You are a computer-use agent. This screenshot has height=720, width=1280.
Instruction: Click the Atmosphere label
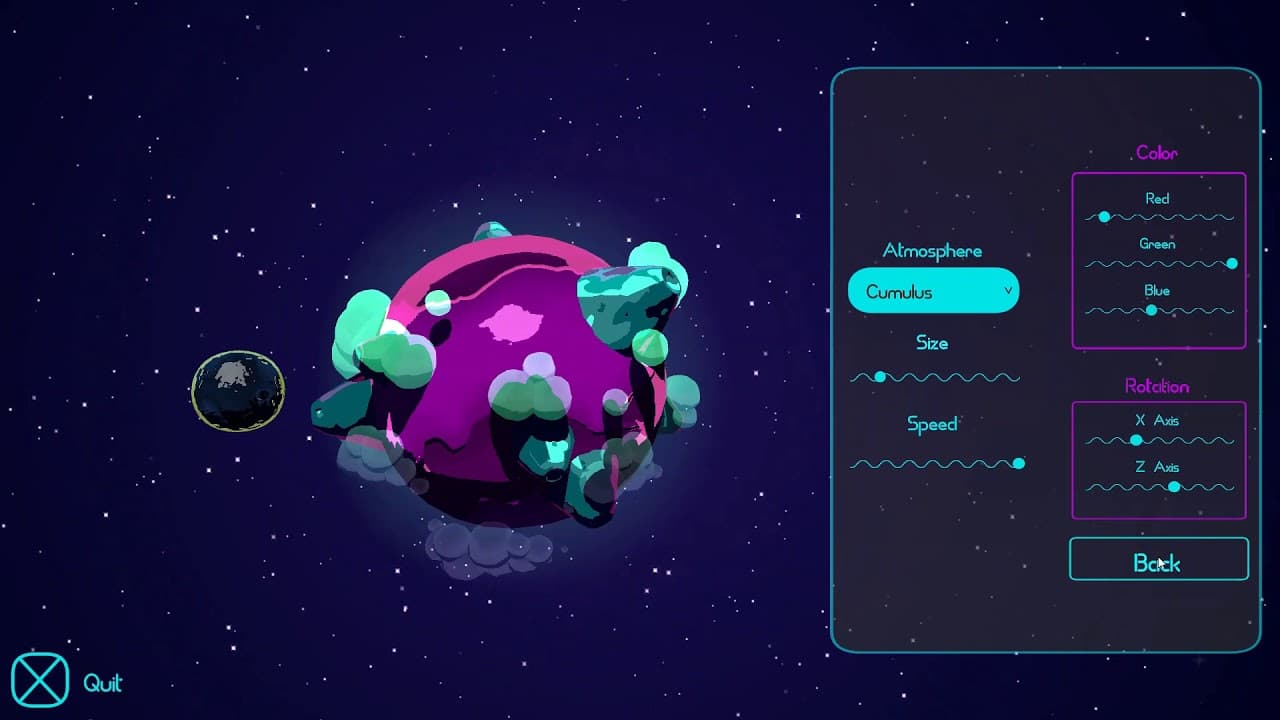click(x=931, y=250)
